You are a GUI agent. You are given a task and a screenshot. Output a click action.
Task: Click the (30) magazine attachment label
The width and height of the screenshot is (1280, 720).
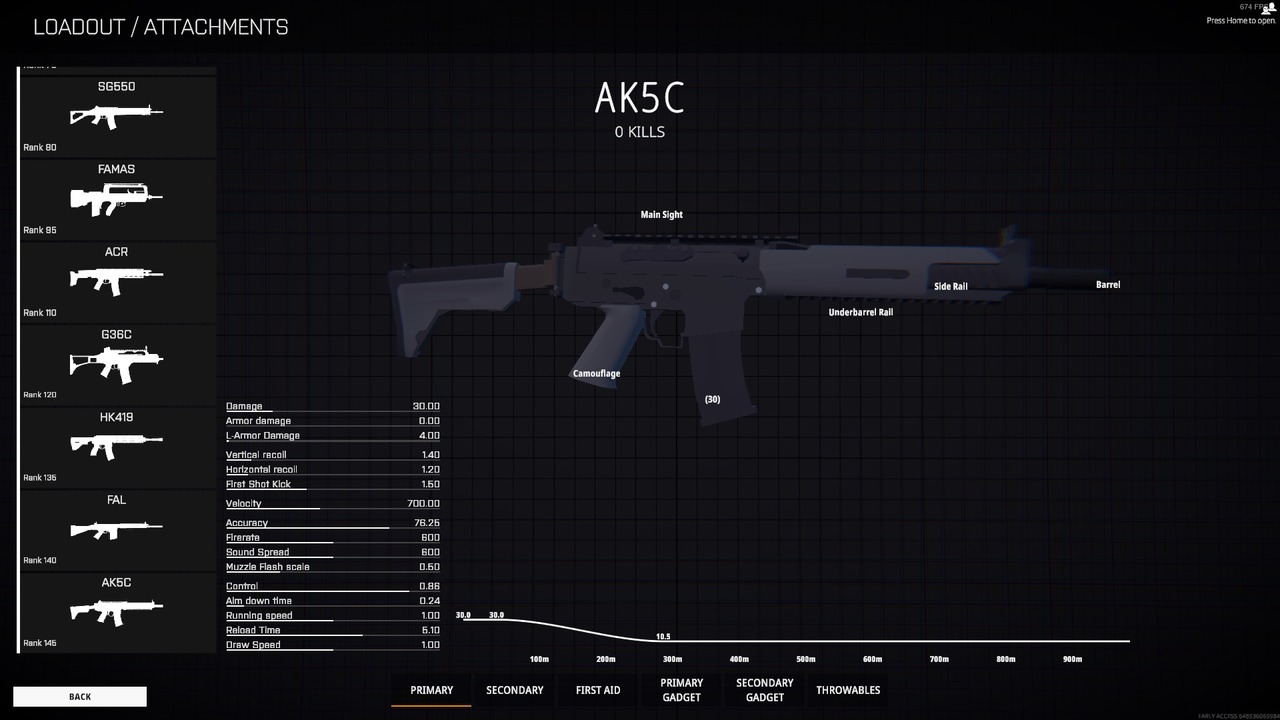pos(712,400)
